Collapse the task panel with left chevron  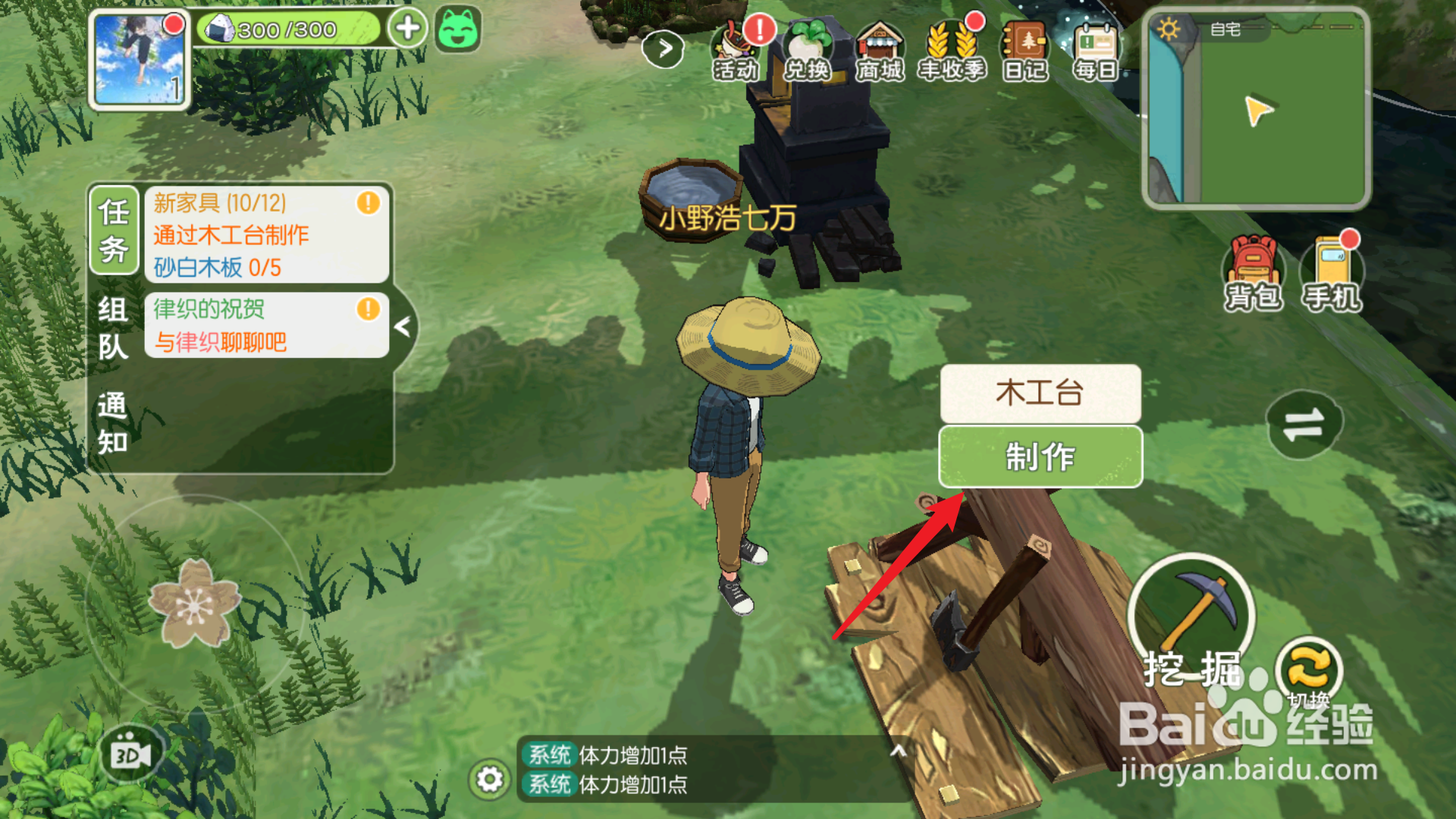tap(404, 326)
